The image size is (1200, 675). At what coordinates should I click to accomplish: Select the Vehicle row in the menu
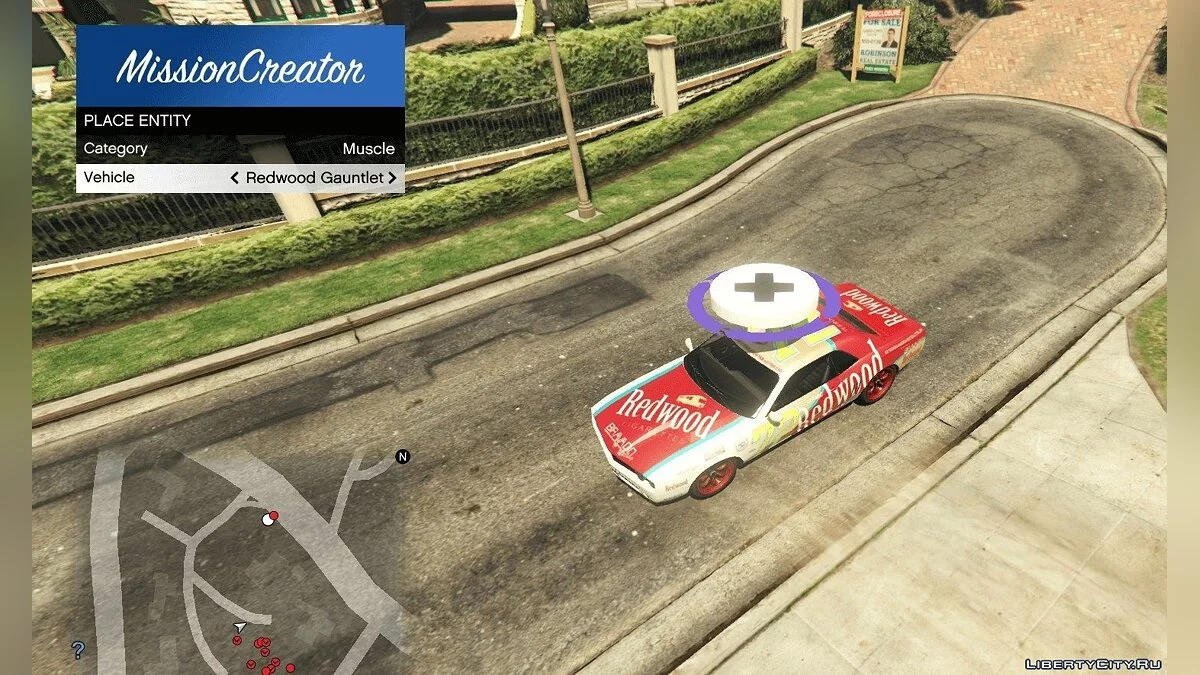(x=240, y=178)
